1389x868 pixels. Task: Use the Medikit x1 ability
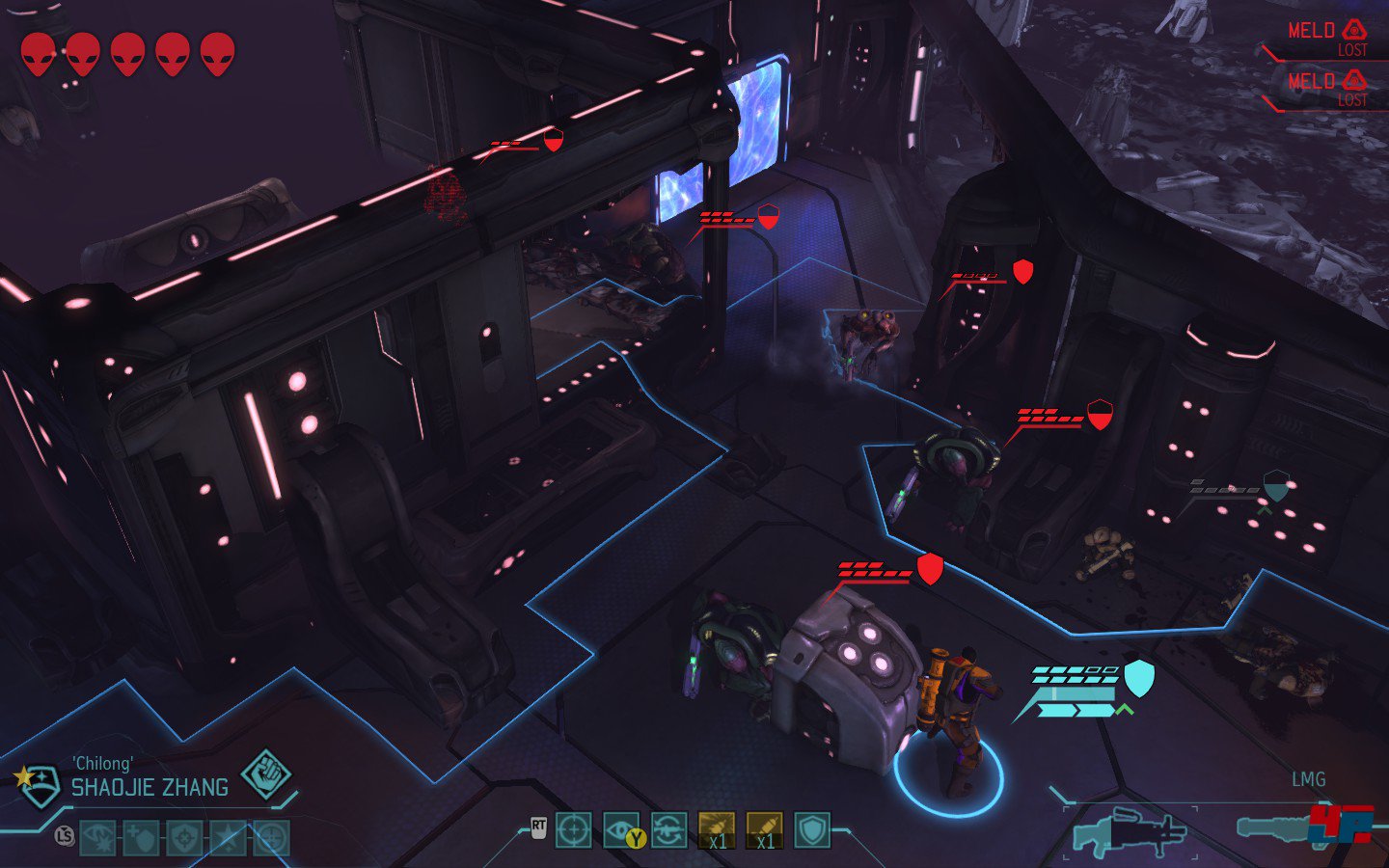coord(764,830)
